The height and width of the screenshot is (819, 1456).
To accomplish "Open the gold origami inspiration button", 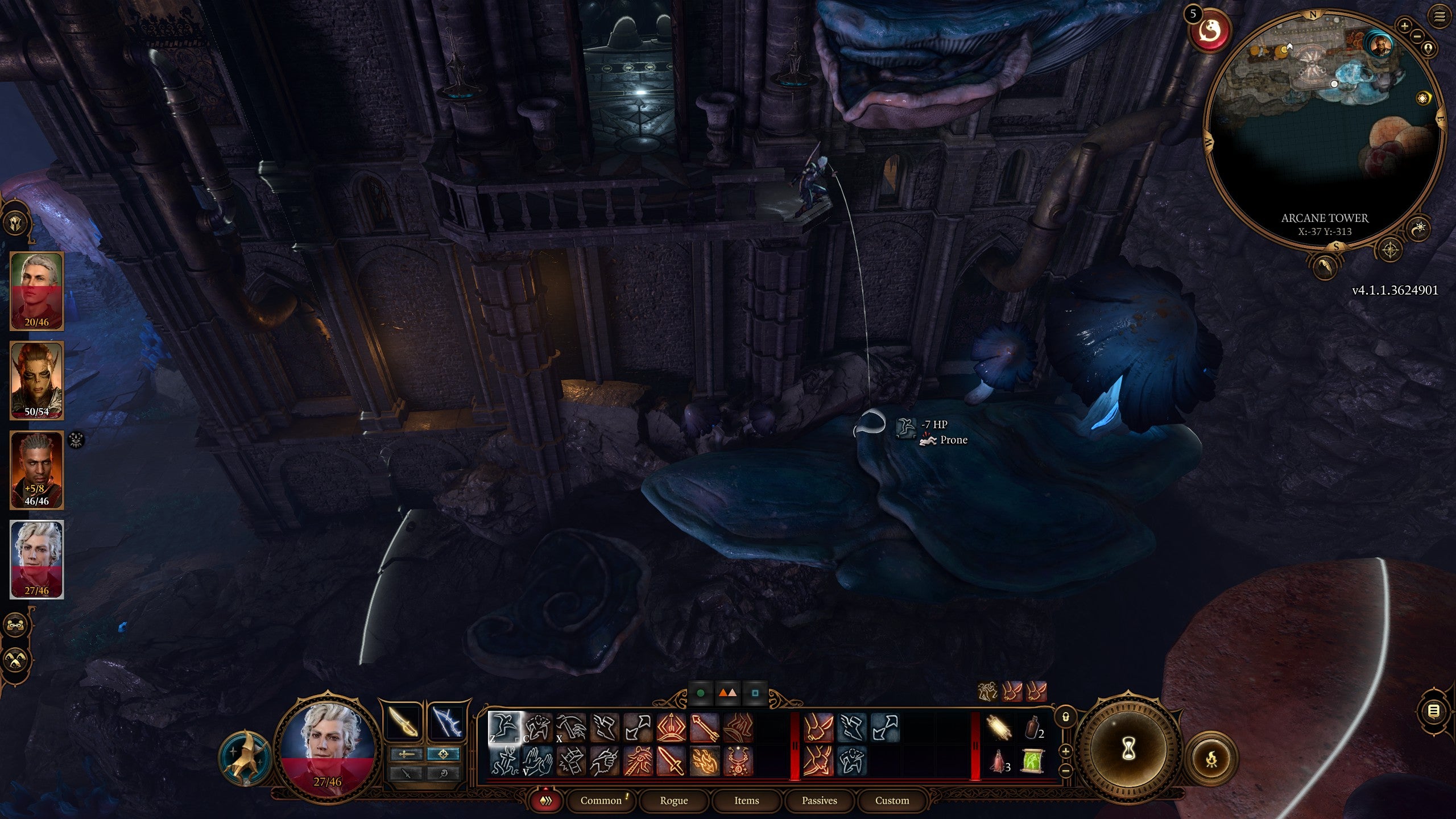I will click(246, 758).
